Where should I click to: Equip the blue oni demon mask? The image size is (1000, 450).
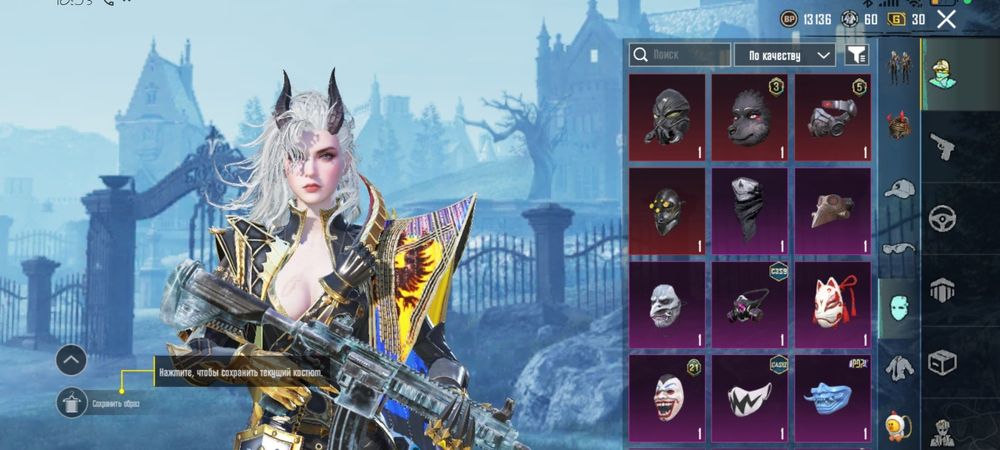[x=831, y=397]
